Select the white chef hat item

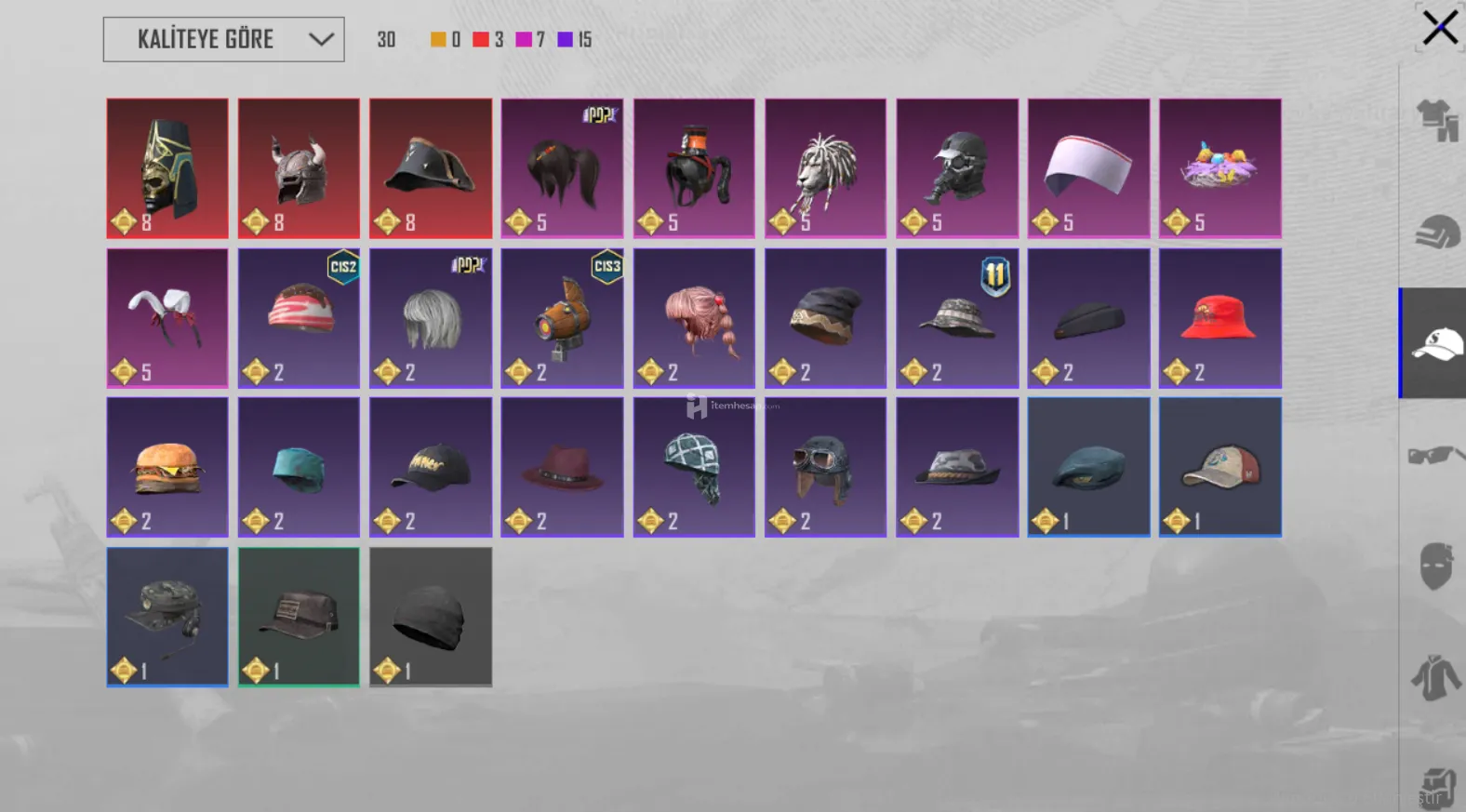[x=1088, y=168]
